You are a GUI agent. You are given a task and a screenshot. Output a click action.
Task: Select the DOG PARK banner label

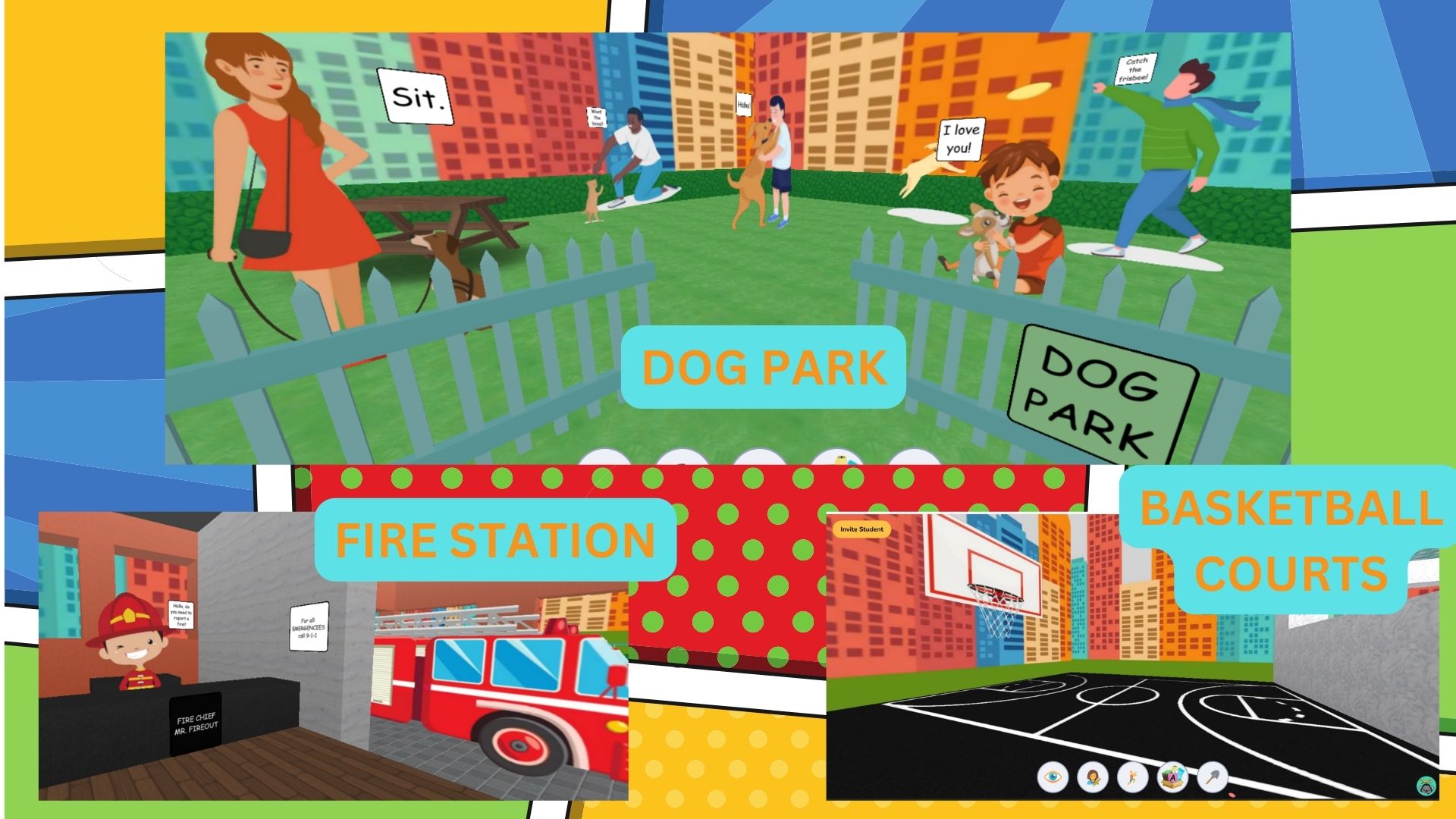[762, 367]
